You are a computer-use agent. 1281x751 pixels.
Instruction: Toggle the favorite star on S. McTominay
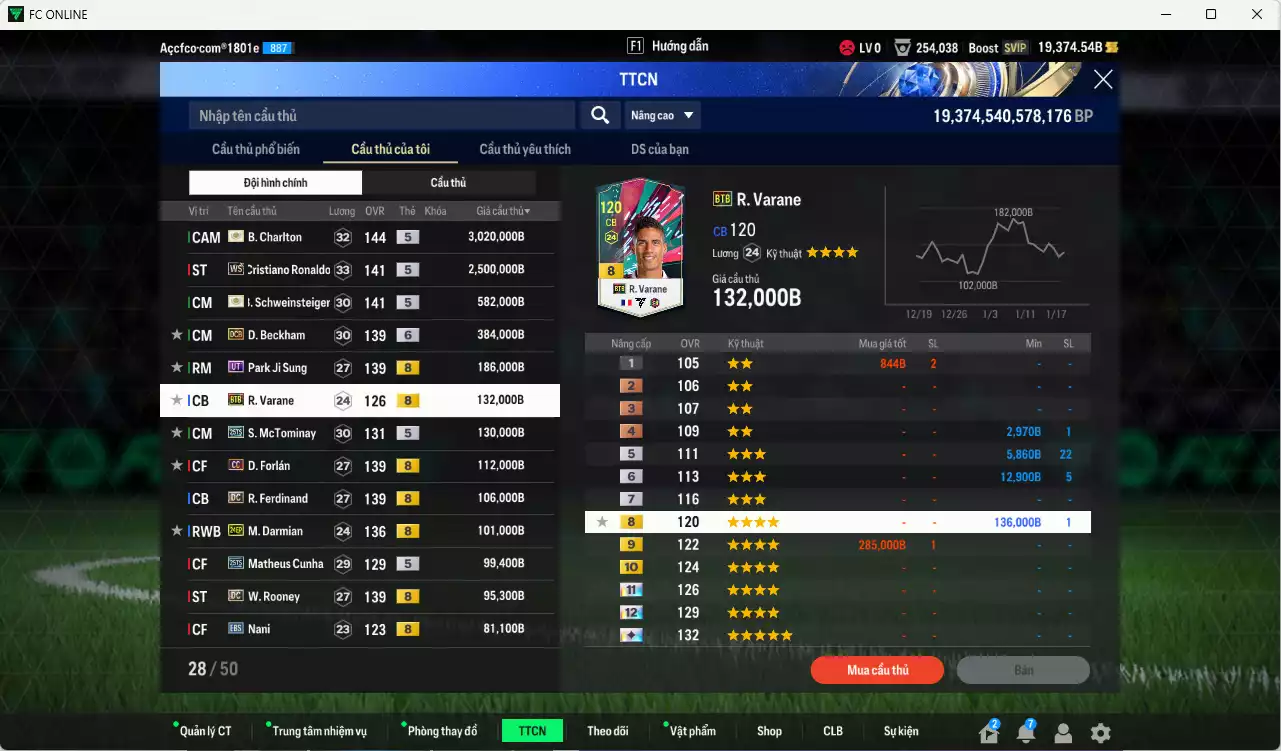tap(176, 432)
